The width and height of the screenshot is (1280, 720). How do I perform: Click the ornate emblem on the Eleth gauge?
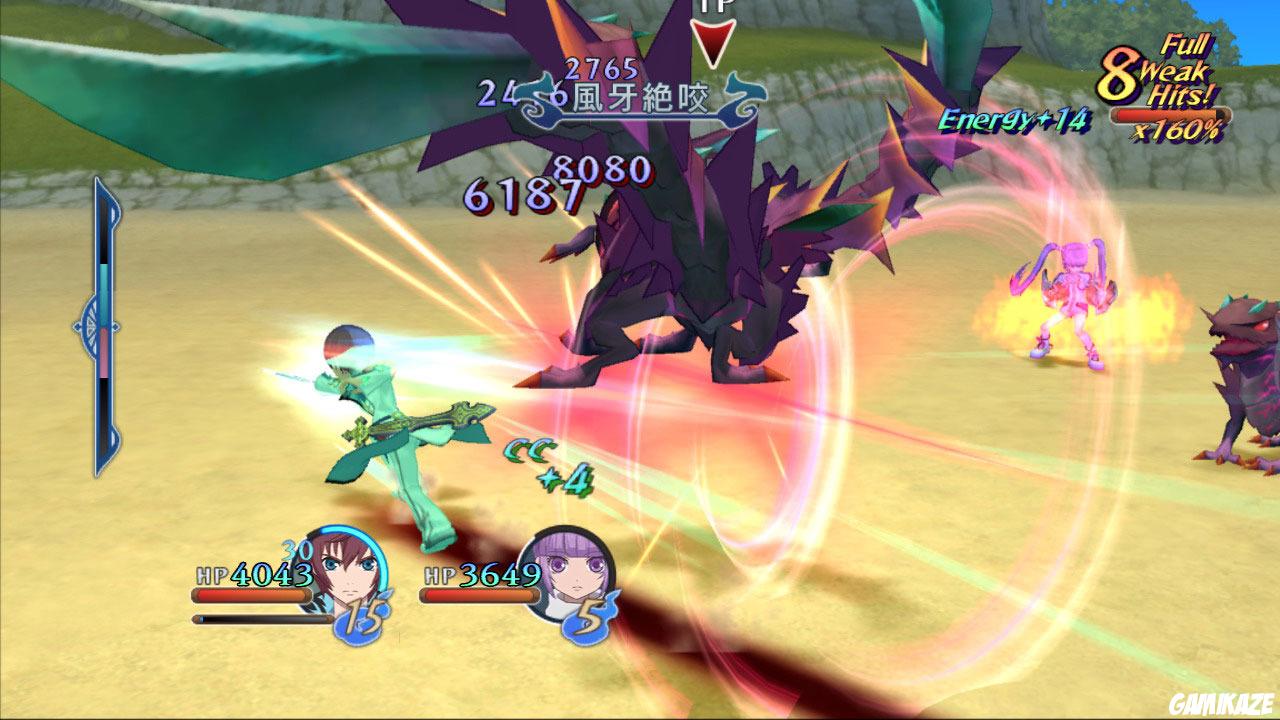tap(91, 325)
